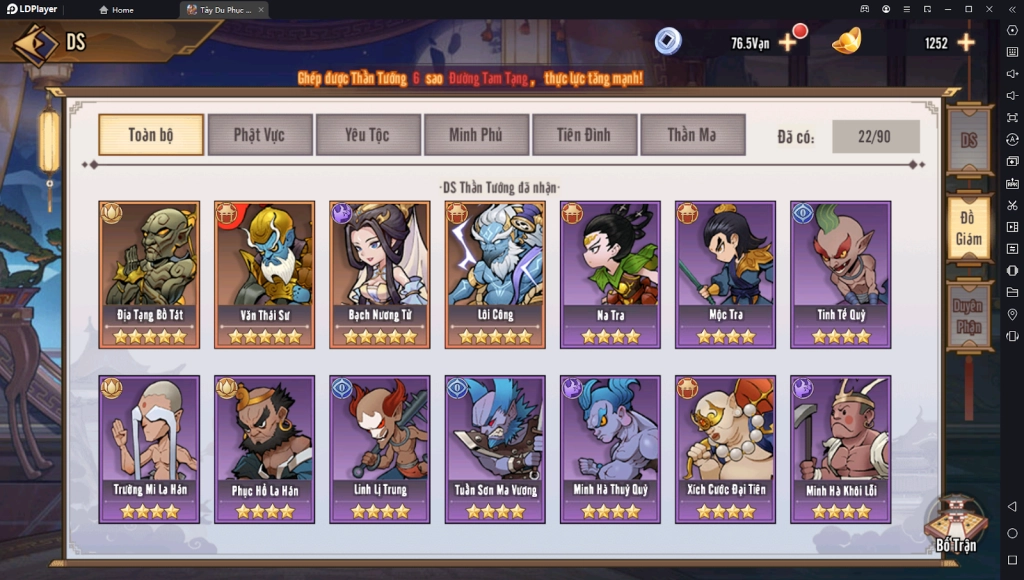
Task: Switch to the LDPlayer Home tab
Action: point(118,10)
